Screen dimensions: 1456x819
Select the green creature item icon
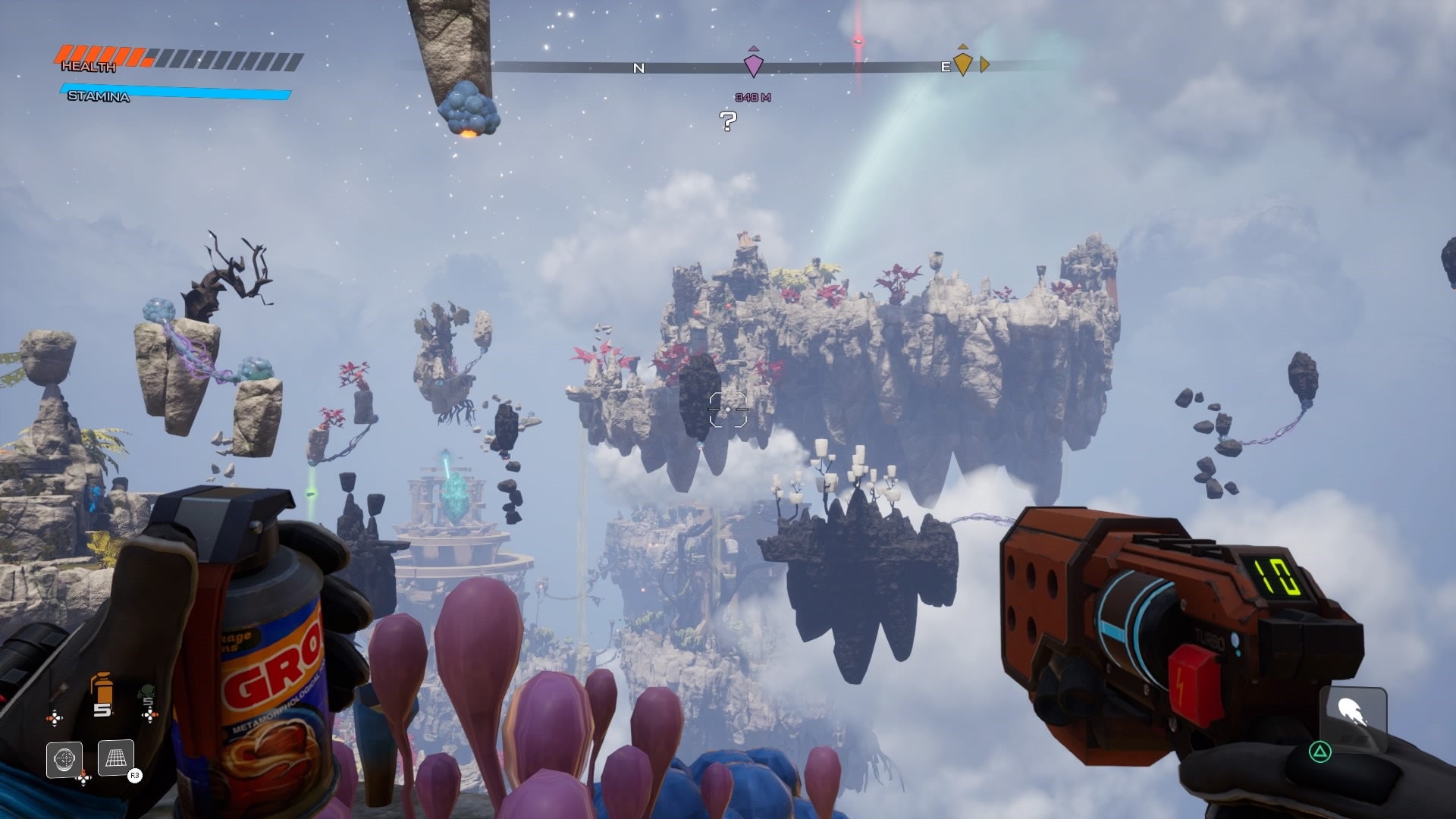point(146,694)
